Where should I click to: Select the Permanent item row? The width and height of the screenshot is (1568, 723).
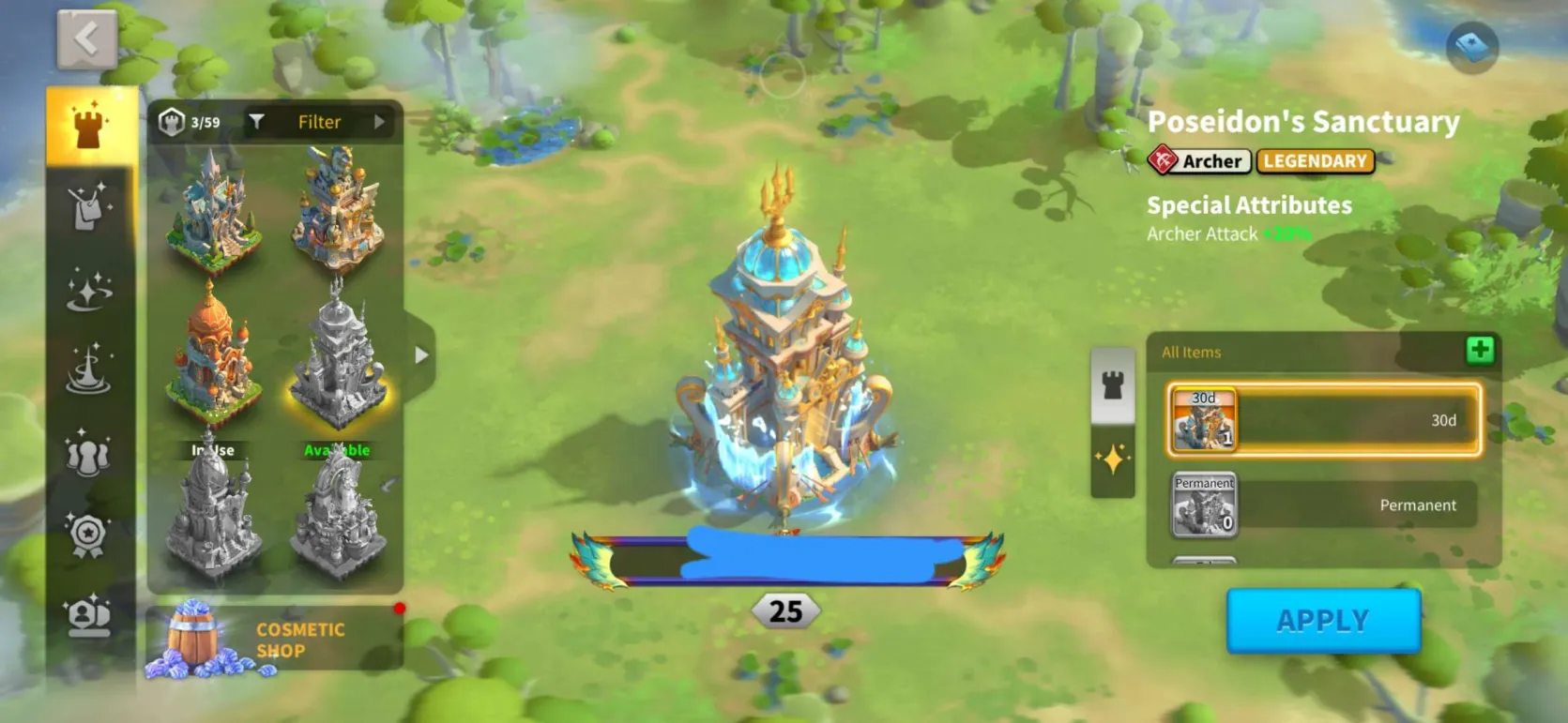click(x=1323, y=505)
